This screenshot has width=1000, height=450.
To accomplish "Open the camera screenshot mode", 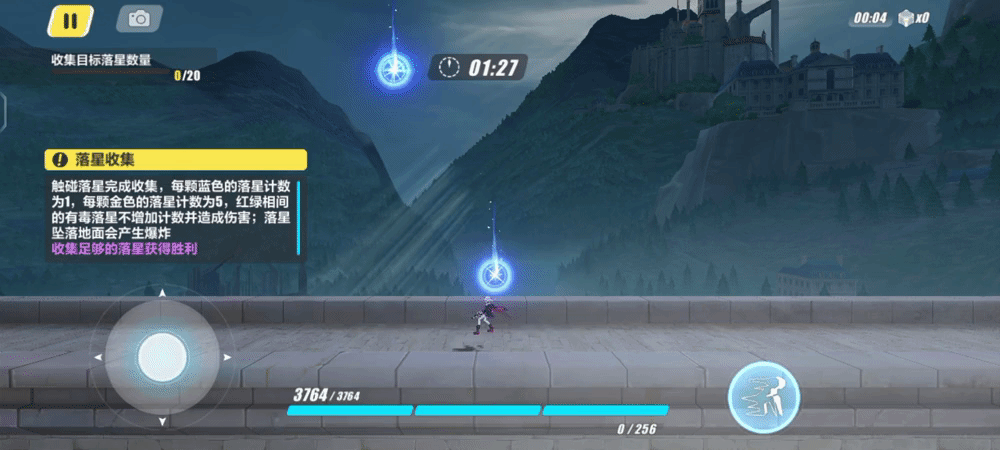I will coord(139,19).
